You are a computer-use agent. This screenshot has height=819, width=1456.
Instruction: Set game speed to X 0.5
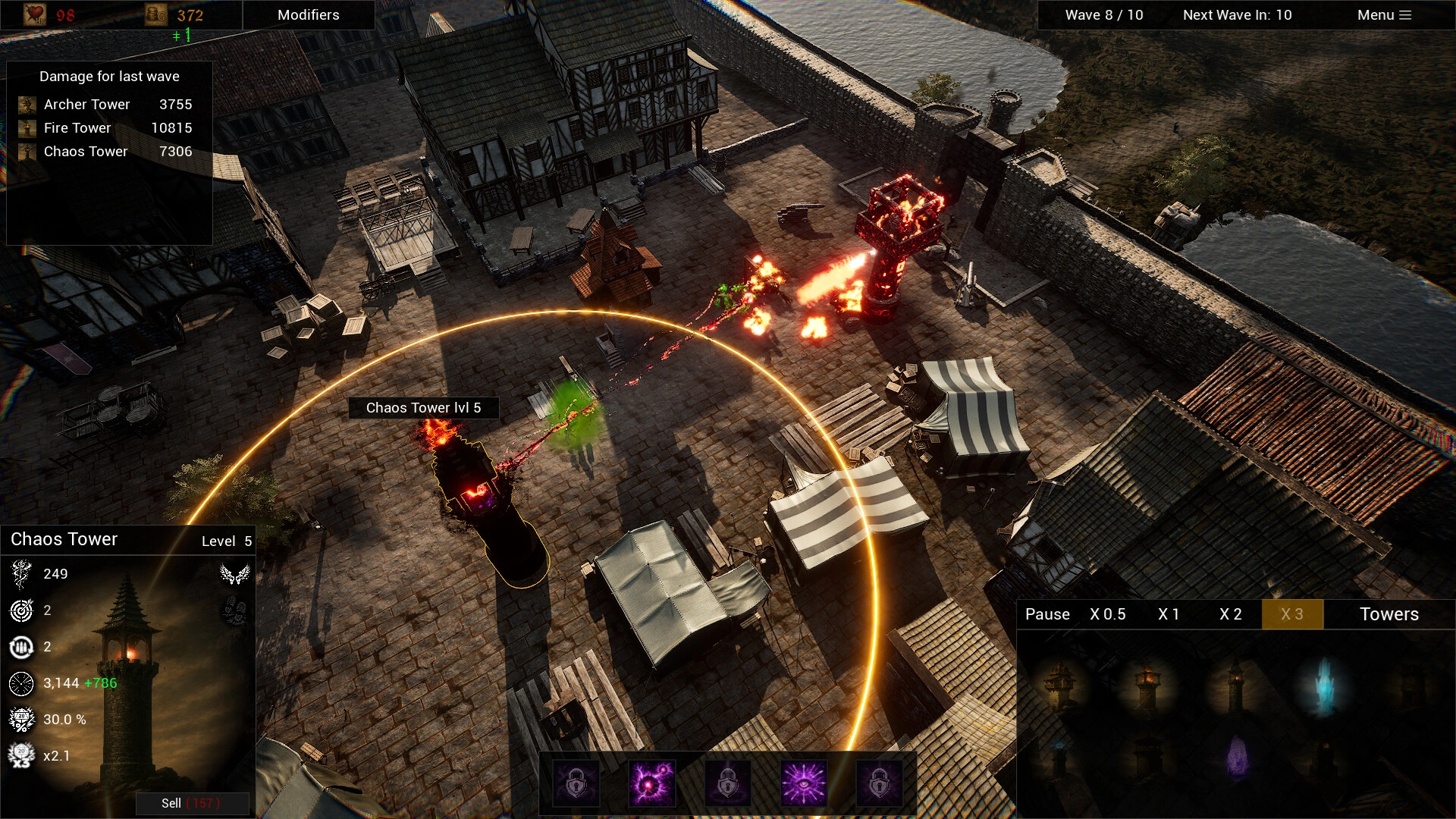point(1108,614)
